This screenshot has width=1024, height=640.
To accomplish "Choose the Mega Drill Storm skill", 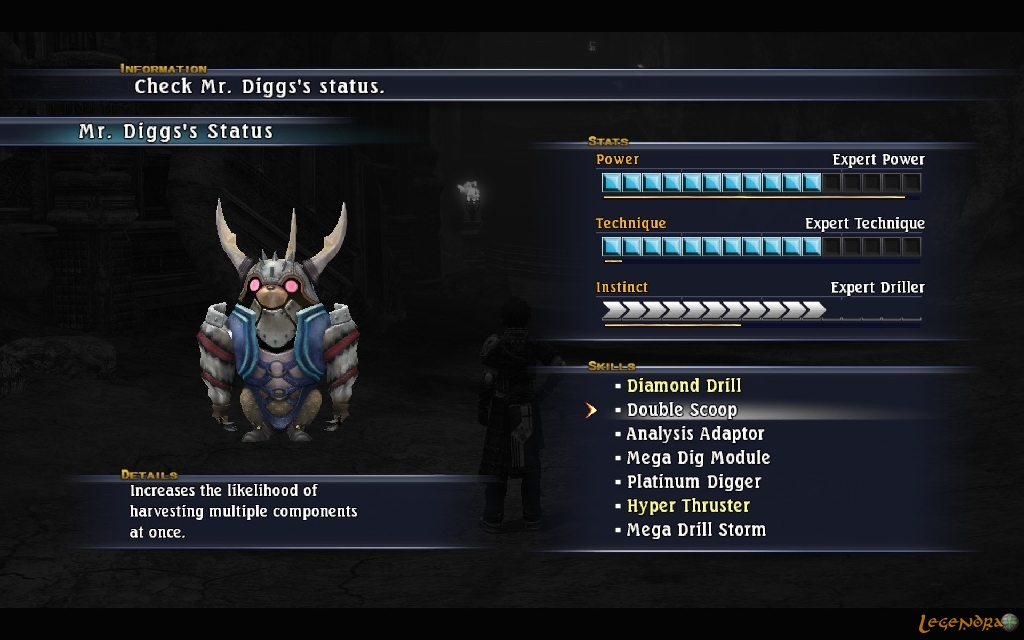I will point(696,530).
